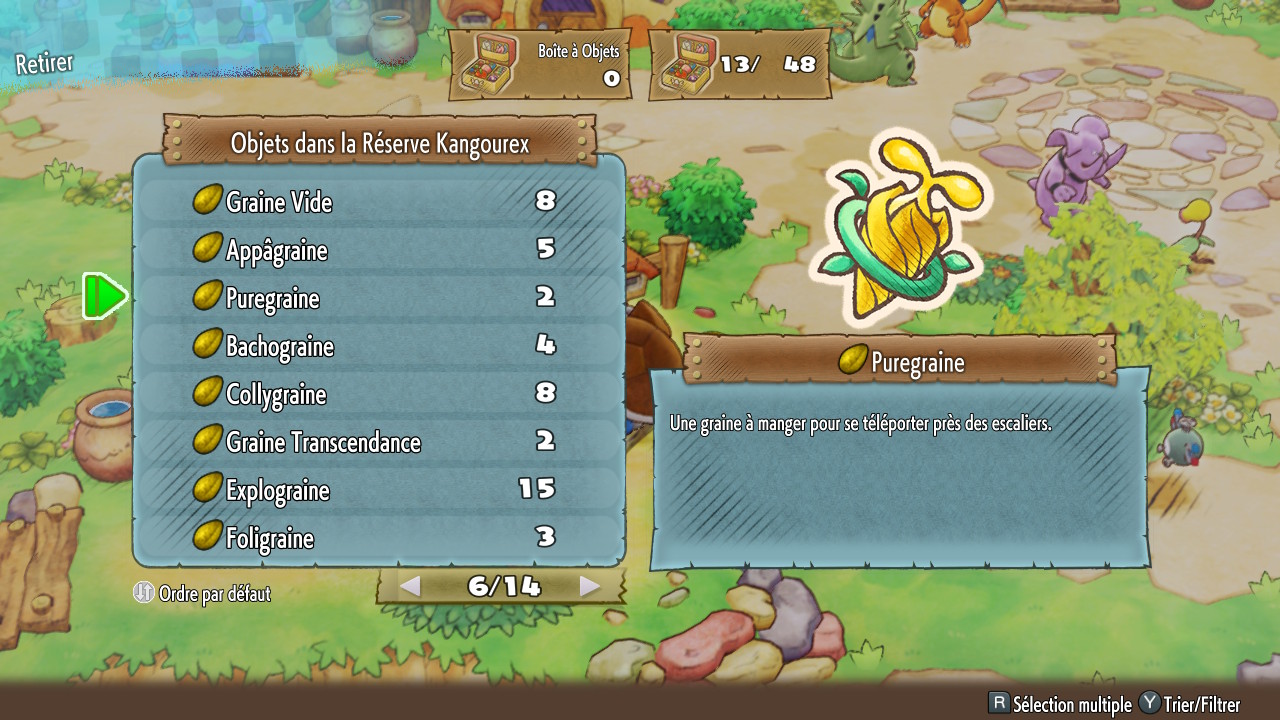This screenshot has width=1280, height=720.
Task: Change the Ordre par défaut sorting
Action: pos(203,593)
